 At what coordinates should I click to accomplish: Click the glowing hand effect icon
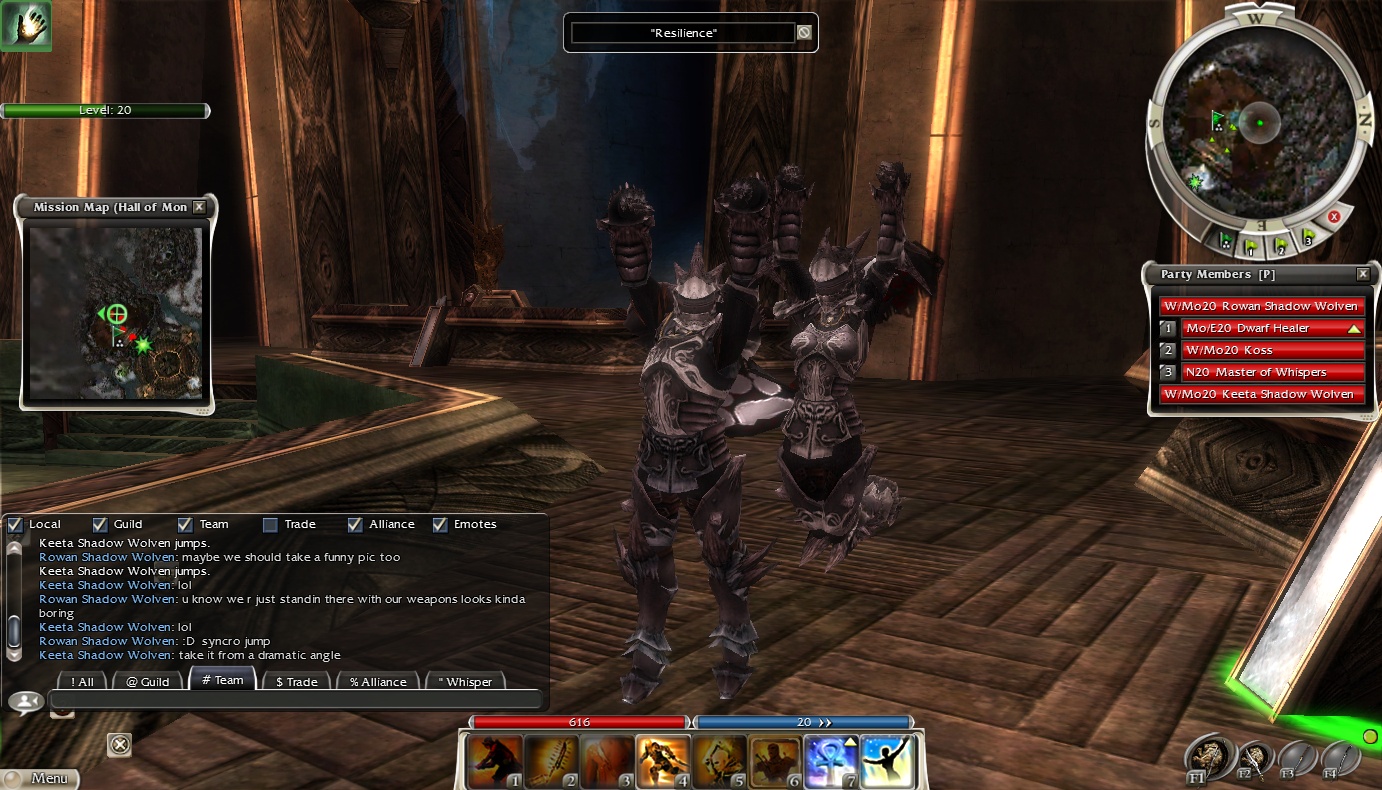click(x=26, y=26)
